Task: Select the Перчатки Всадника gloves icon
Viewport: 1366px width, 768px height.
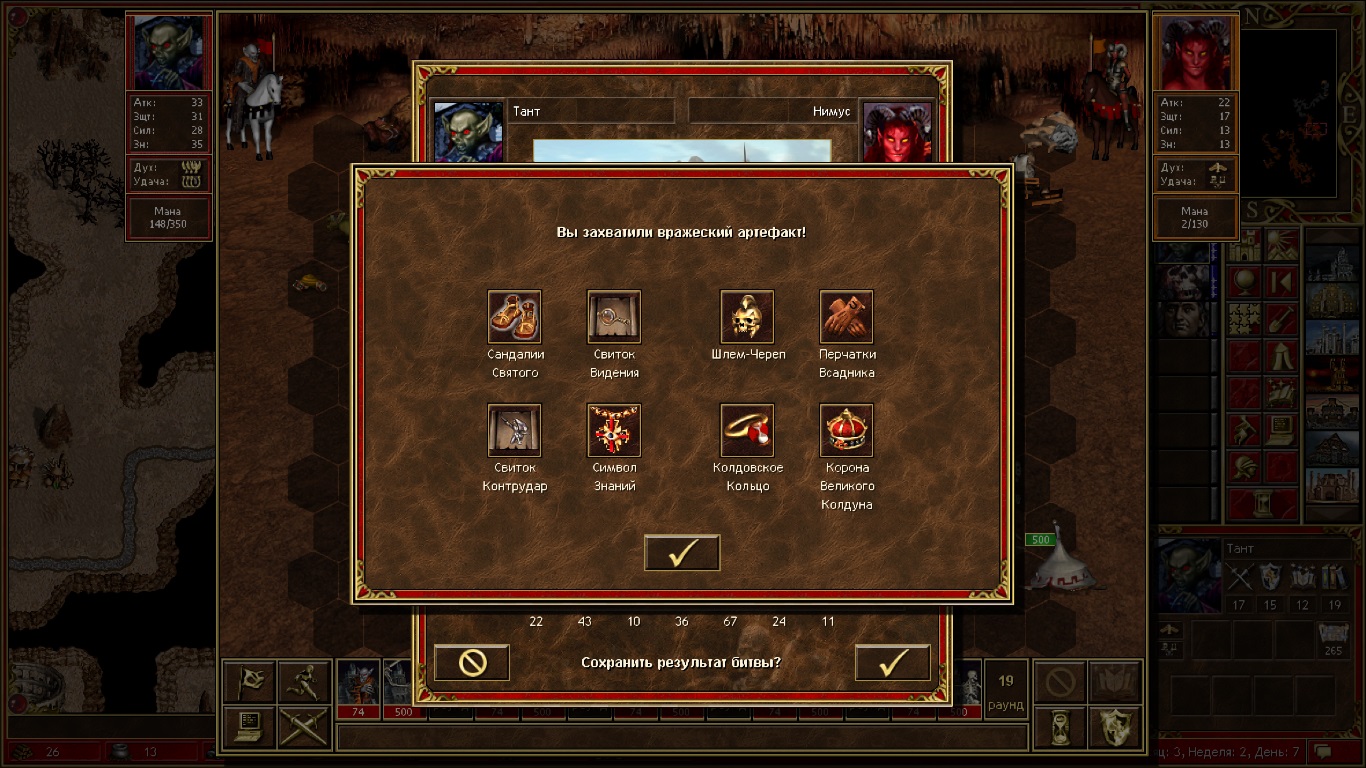Action: [846, 317]
